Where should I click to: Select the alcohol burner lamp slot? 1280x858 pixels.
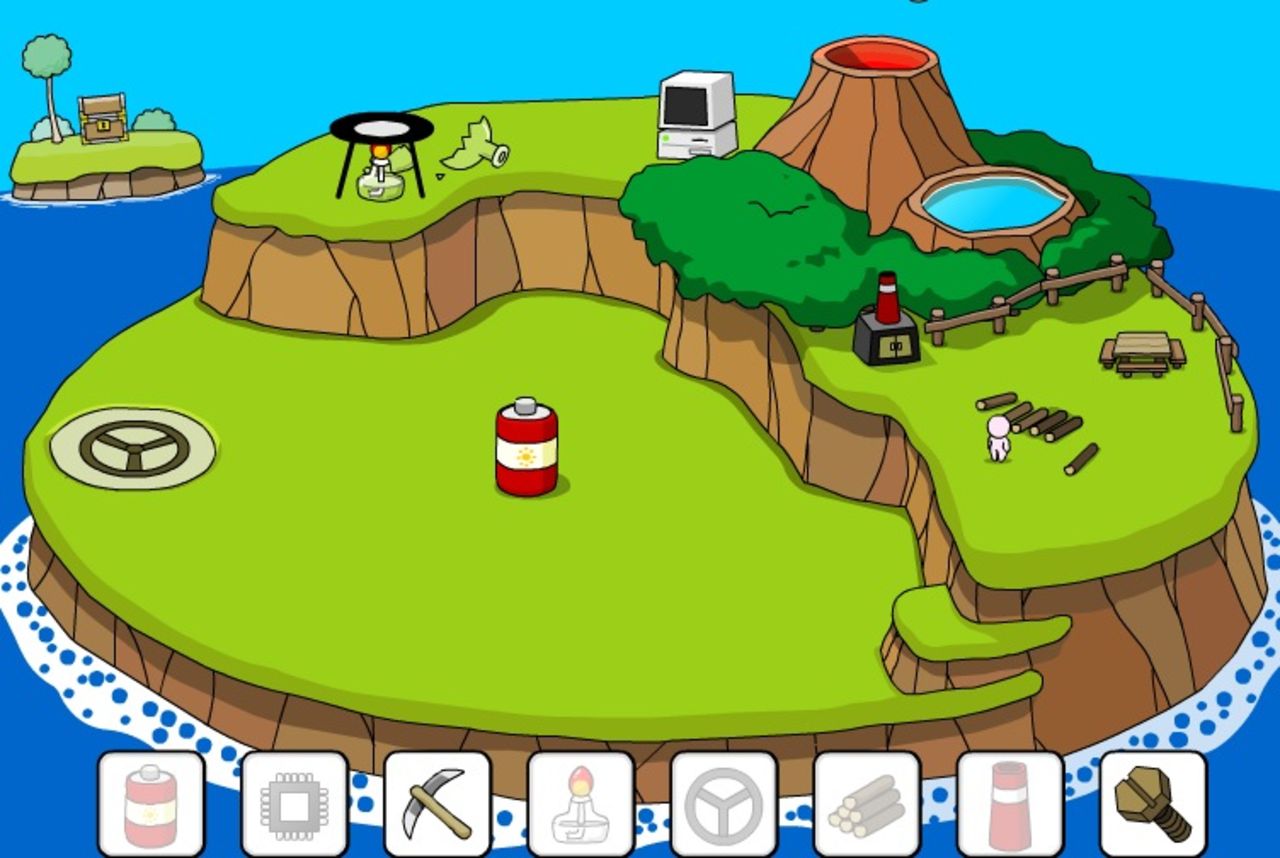(x=580, y=804)
